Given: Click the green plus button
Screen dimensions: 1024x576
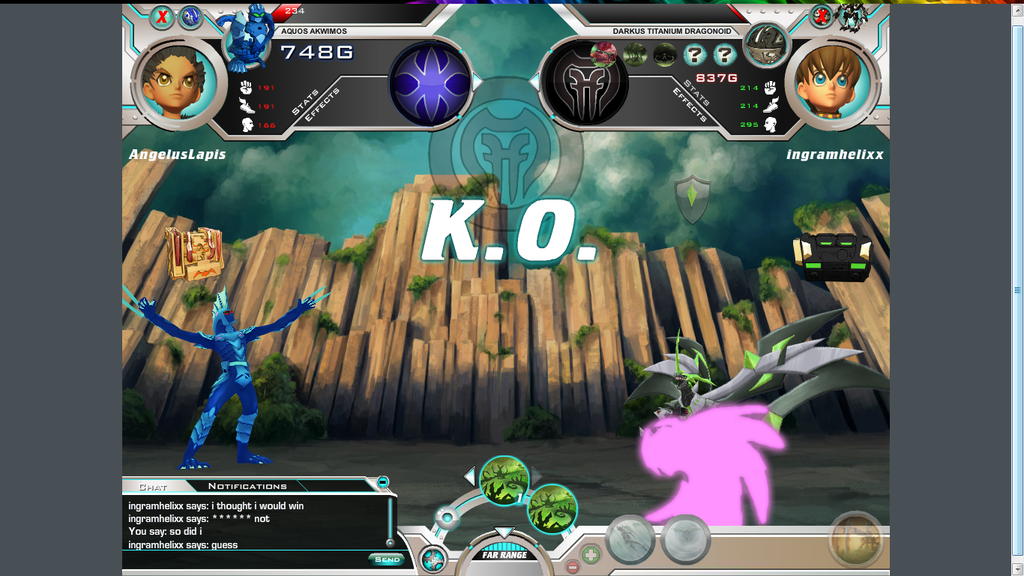Looking at the screenshot, I should click(x=591, y=553).
